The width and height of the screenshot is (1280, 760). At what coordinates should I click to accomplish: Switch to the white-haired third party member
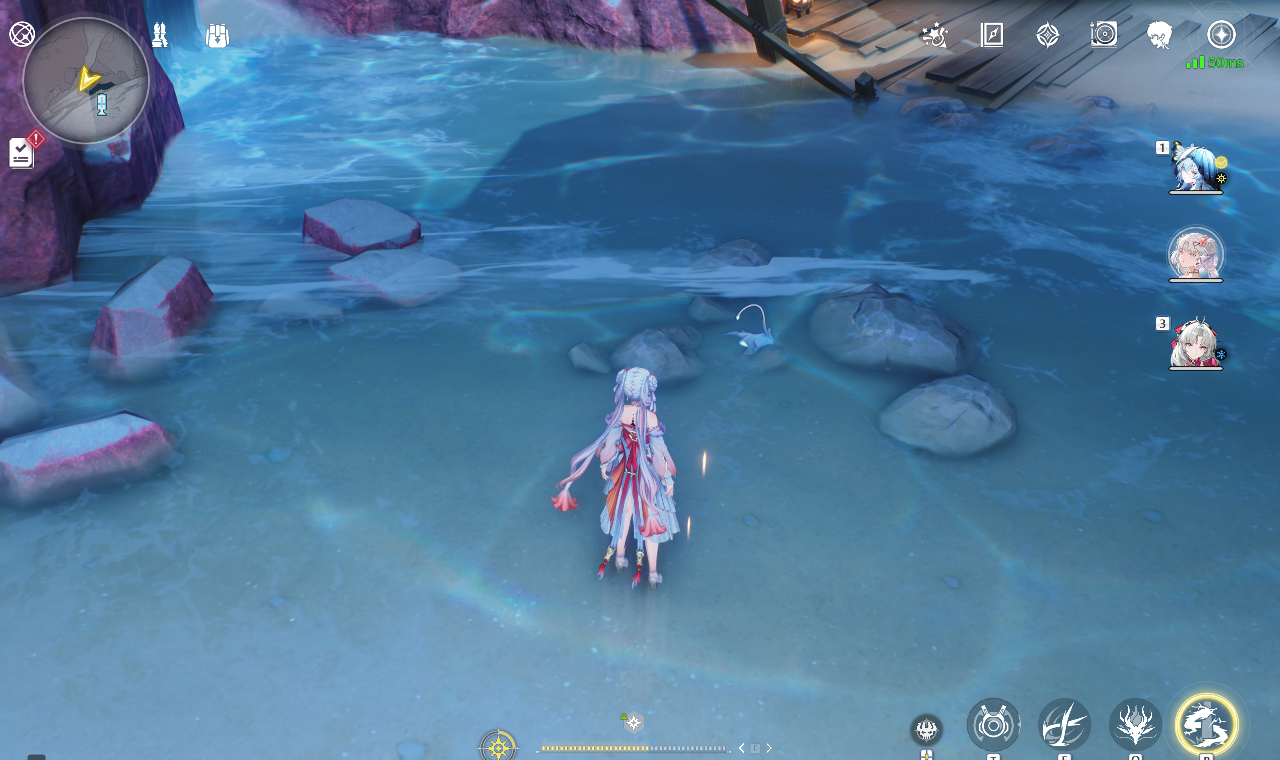point(1195,344)
